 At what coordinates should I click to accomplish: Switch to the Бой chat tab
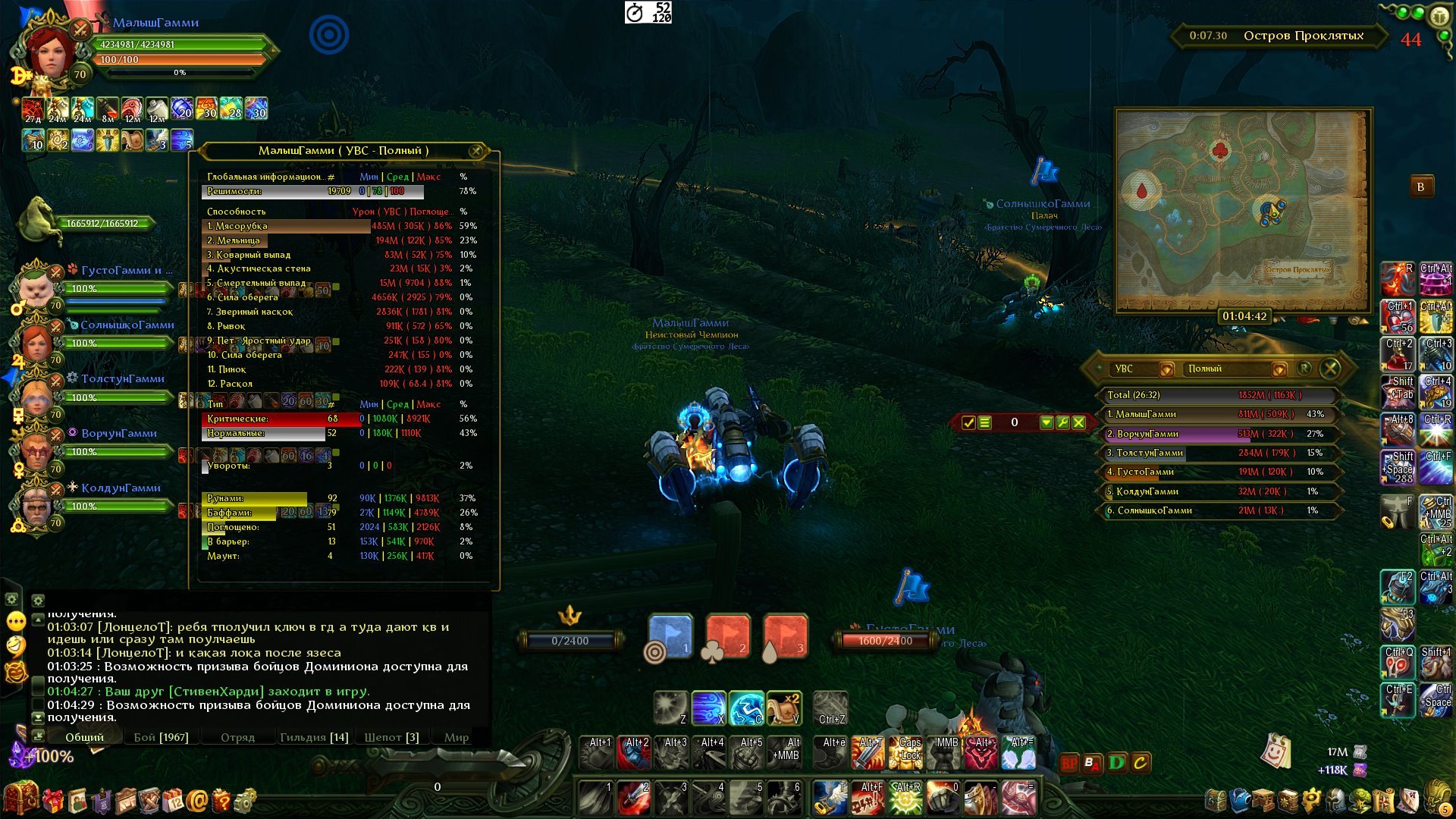(x=161, y=737)
